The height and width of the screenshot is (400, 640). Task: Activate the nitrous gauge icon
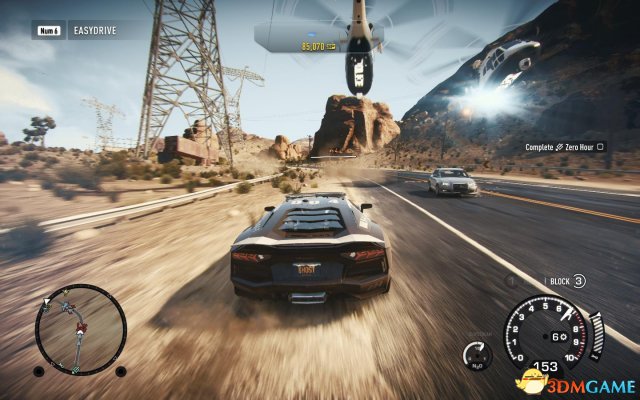(477, 356)
